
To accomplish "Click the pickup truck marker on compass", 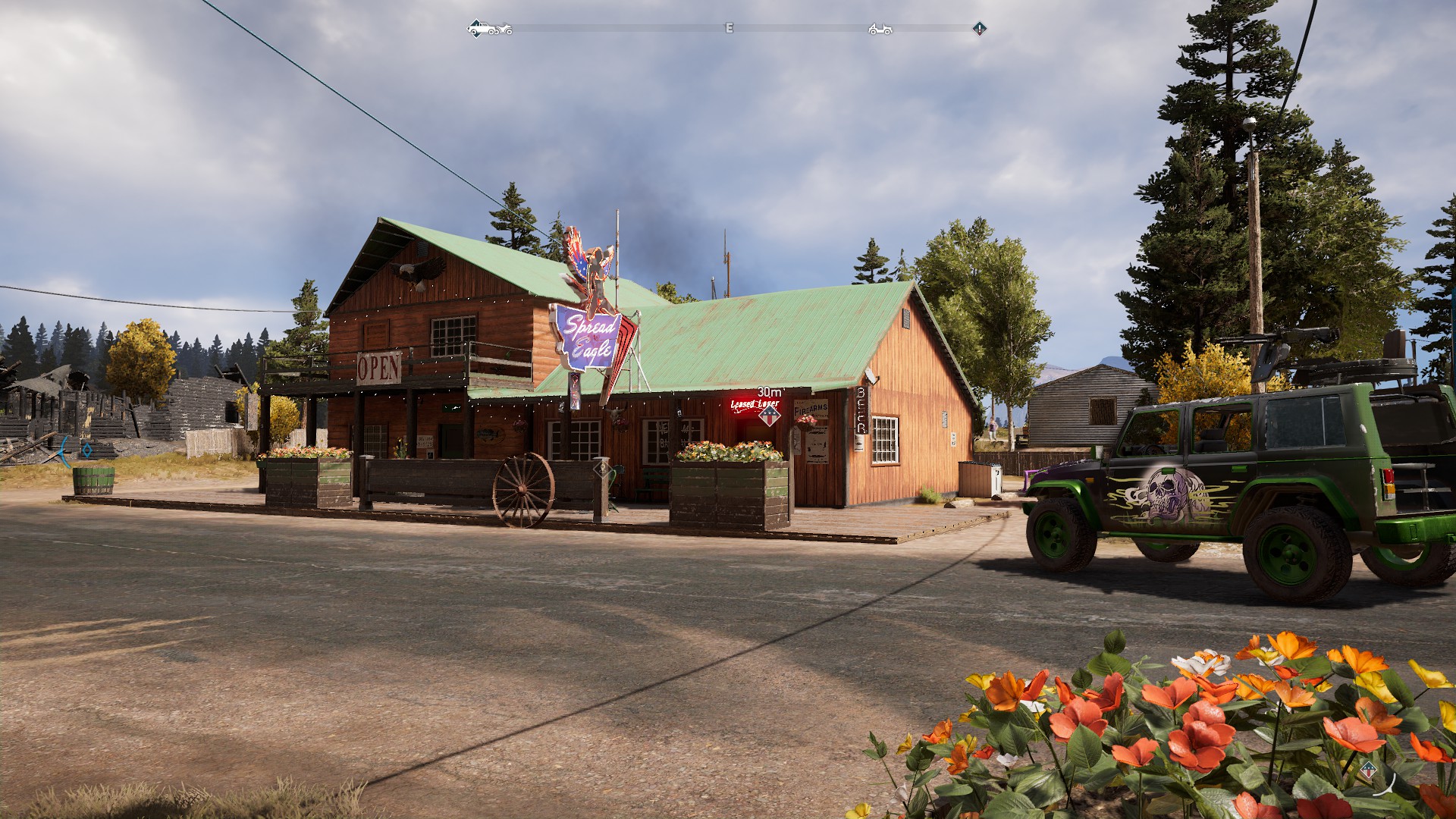I will pyautogui.click(x=480, y=29).
